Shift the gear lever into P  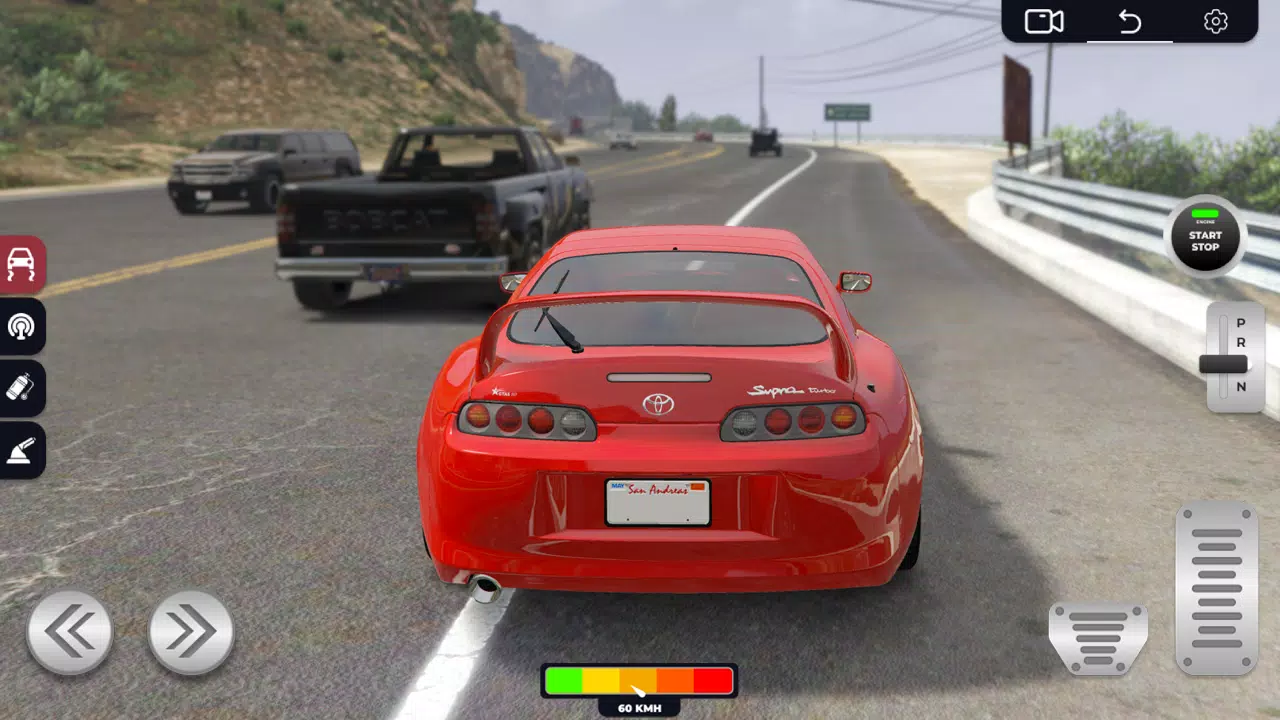click(x=1240, y=322)
